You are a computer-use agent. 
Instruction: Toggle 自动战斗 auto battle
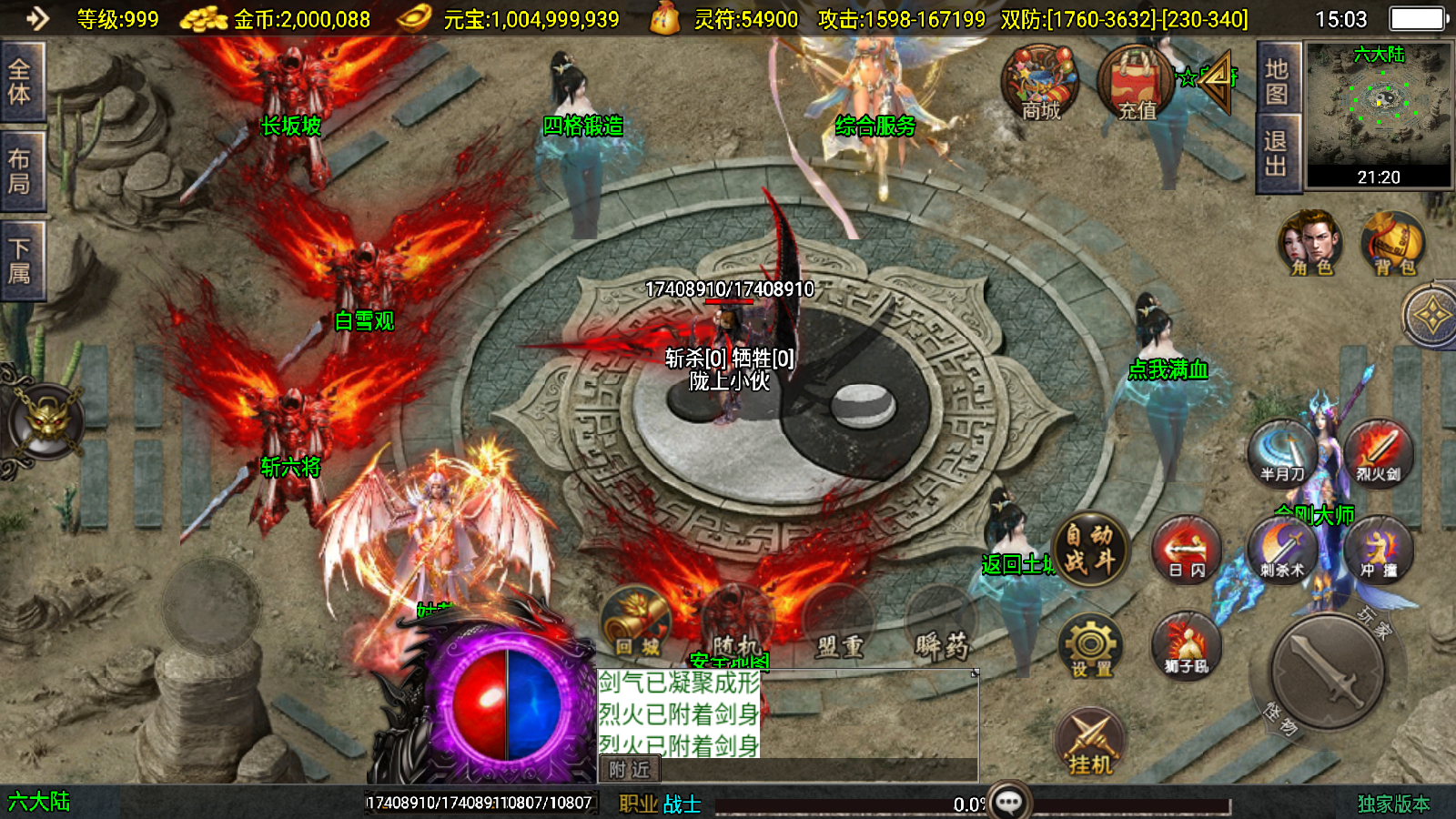click(x=1090, y=549)
